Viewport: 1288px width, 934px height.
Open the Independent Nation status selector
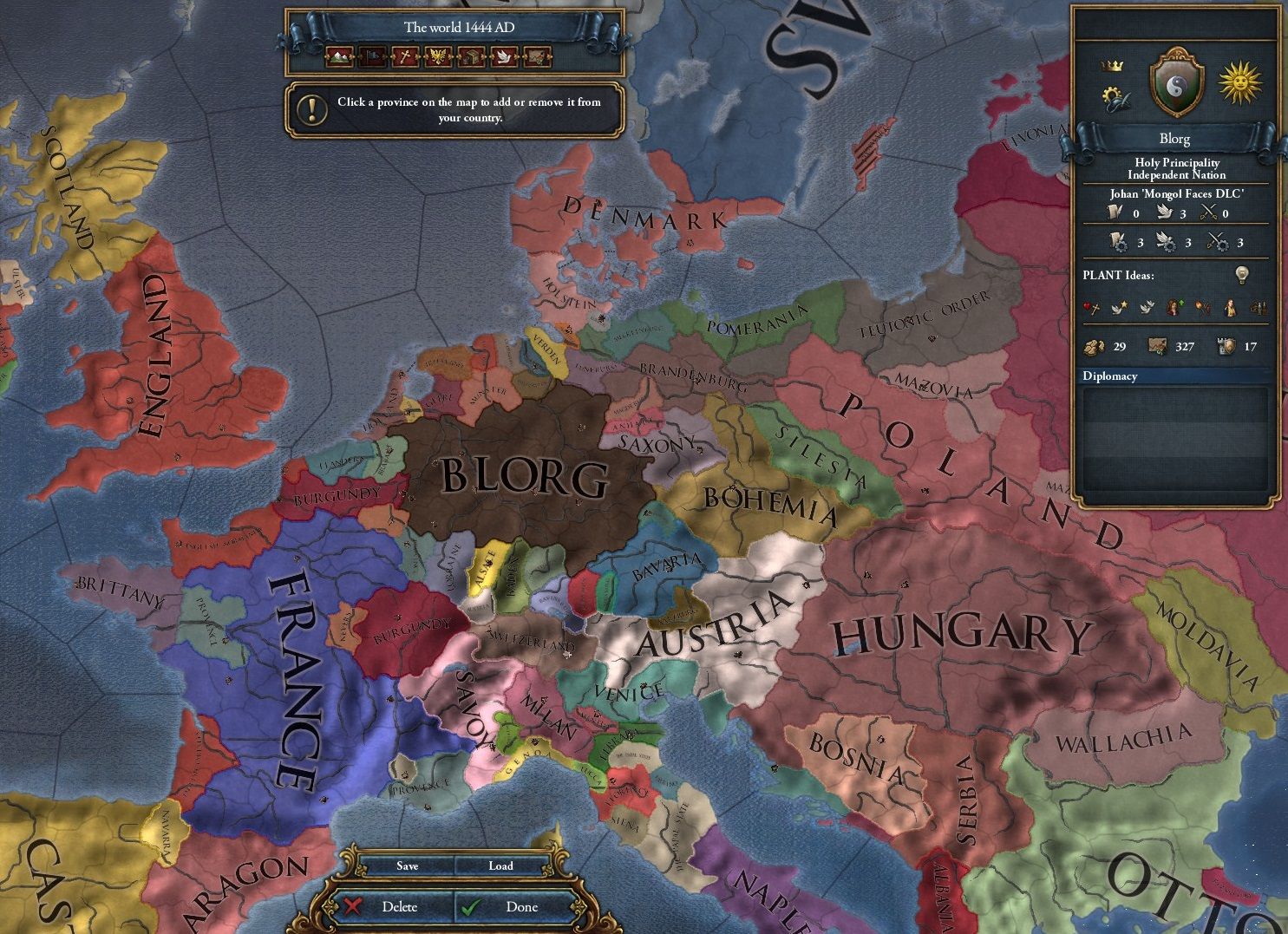pos(1178,175)
